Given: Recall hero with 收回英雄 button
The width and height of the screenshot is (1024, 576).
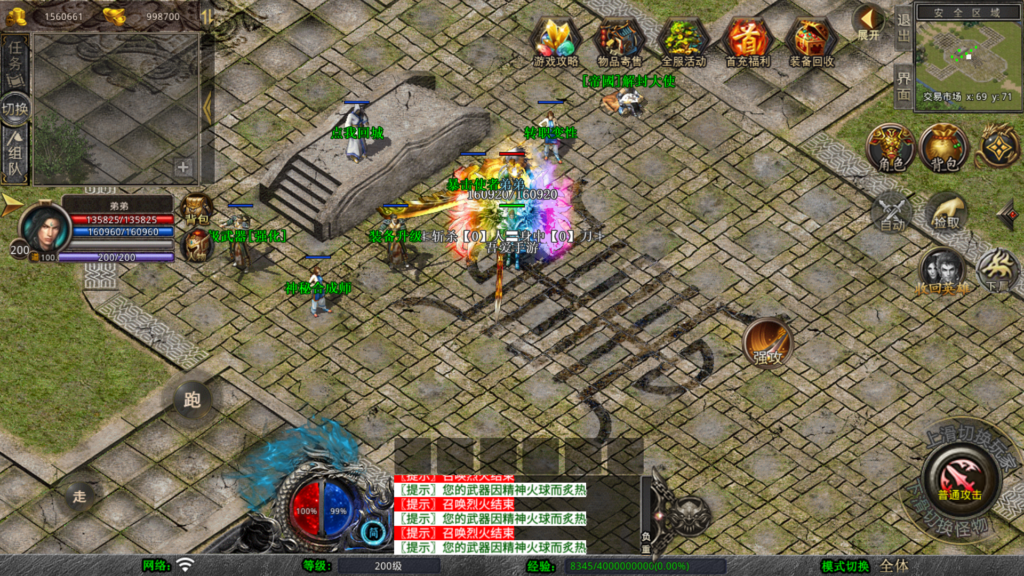Looking at the screenshot, I should point(942,272).
